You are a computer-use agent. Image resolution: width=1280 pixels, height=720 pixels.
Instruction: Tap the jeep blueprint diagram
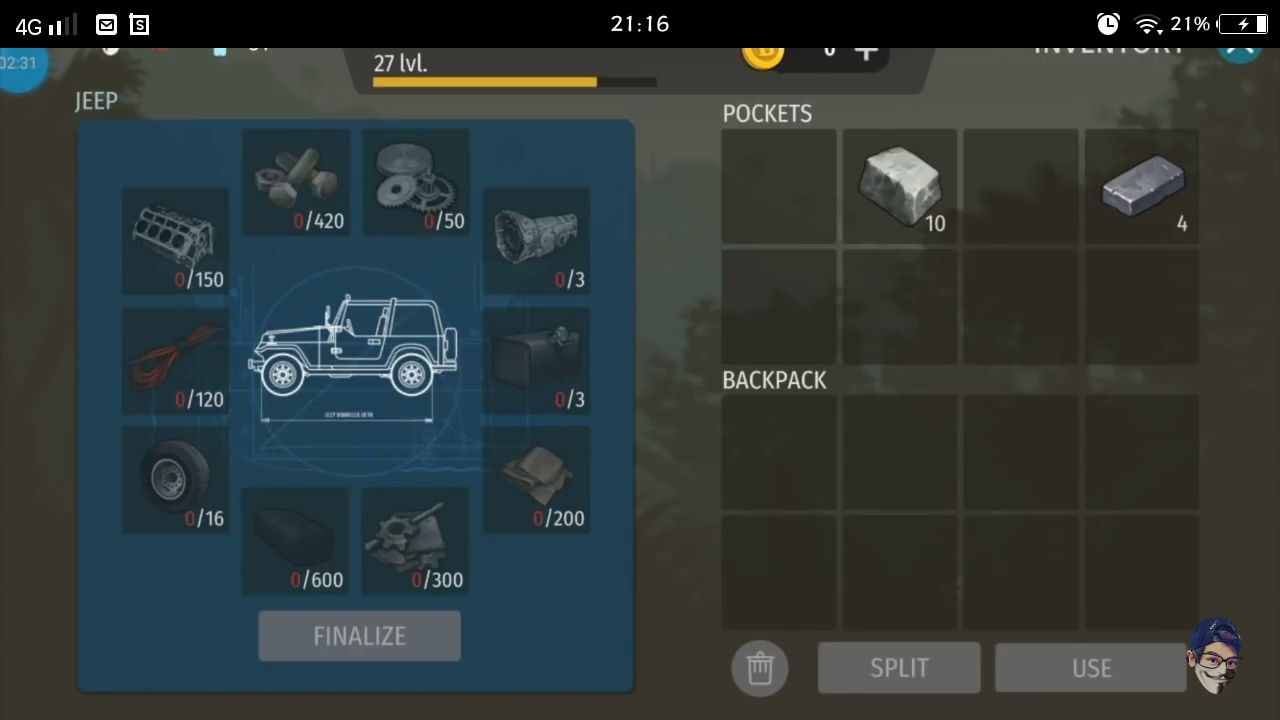(x=355, y=355)
